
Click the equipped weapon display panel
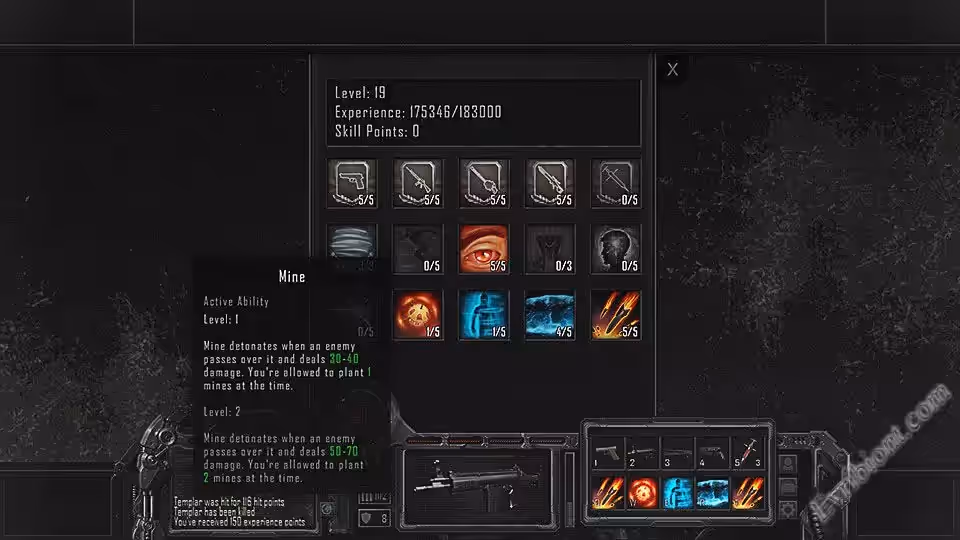pyautogui.click(x=480, y=476)
